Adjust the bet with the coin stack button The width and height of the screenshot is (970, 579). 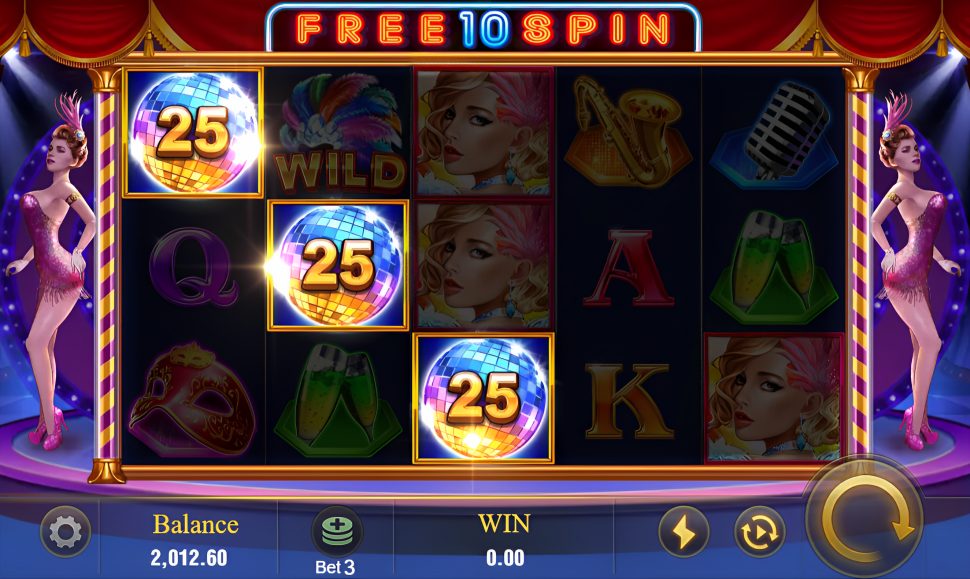pyautogui.click(x=337, y=530)
